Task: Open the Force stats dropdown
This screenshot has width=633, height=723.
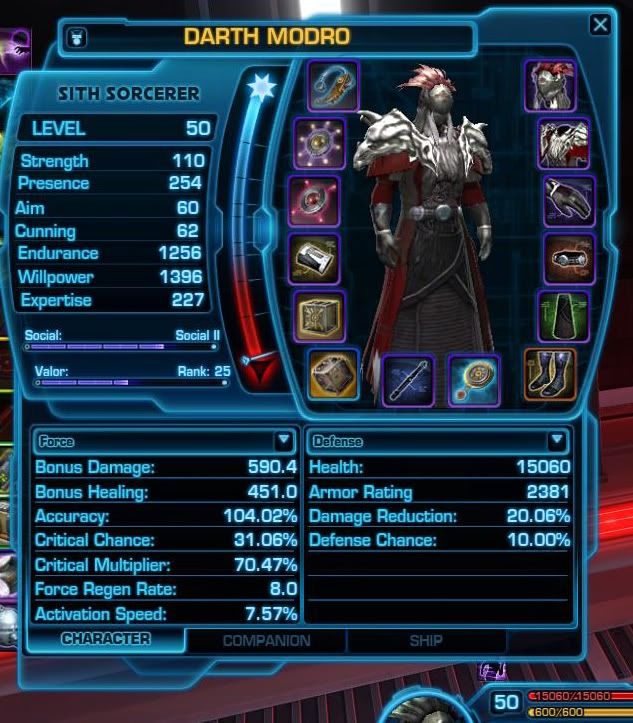Action: pyautogui.click(x=283, y=440)
